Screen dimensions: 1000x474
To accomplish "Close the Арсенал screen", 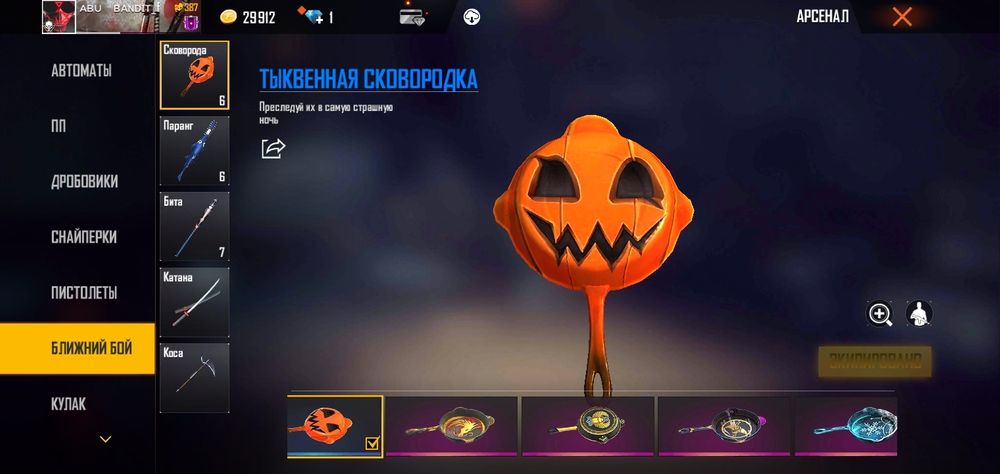I will point(902,17).
